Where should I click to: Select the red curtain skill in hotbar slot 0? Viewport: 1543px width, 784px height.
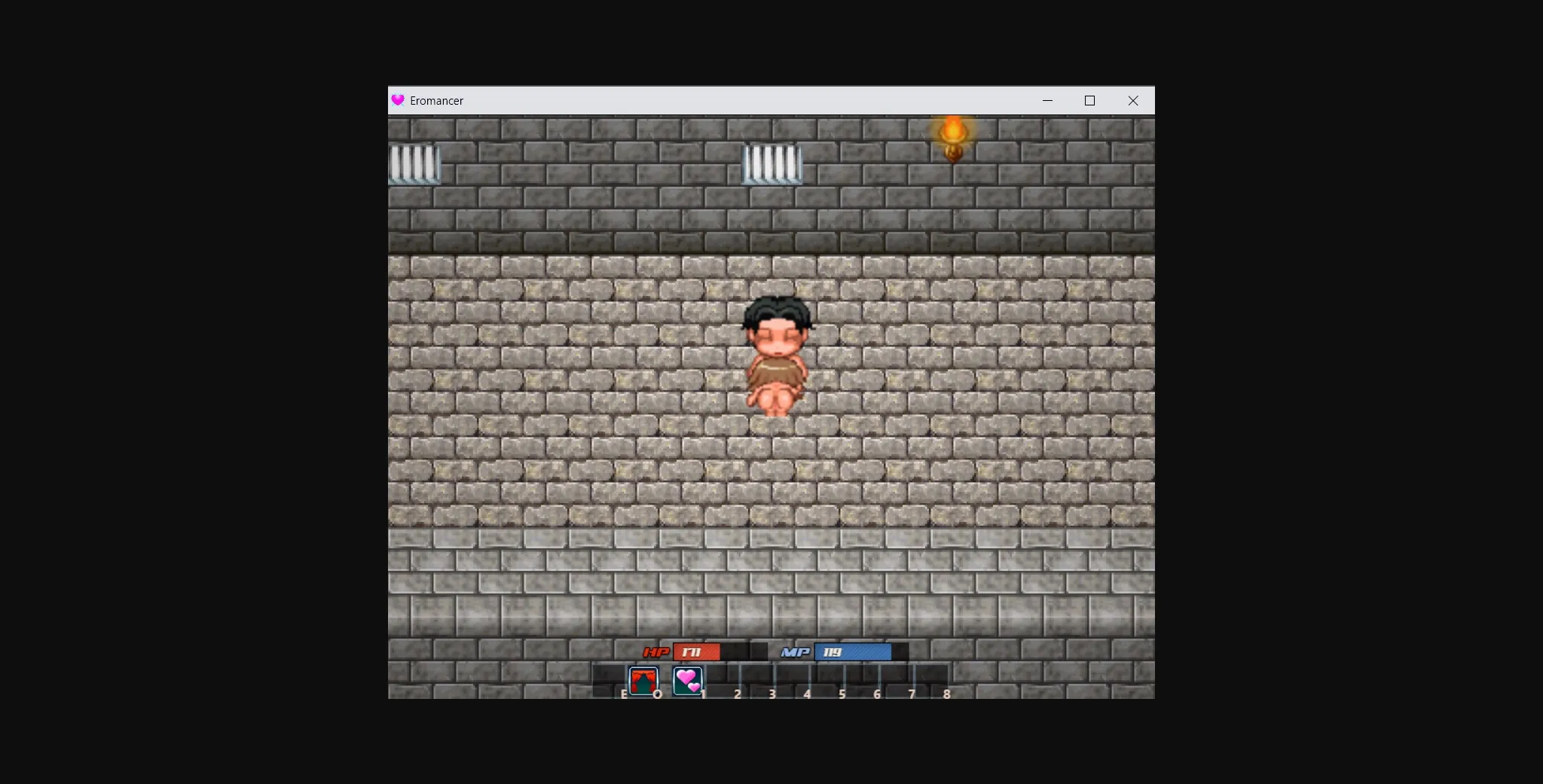643,681
